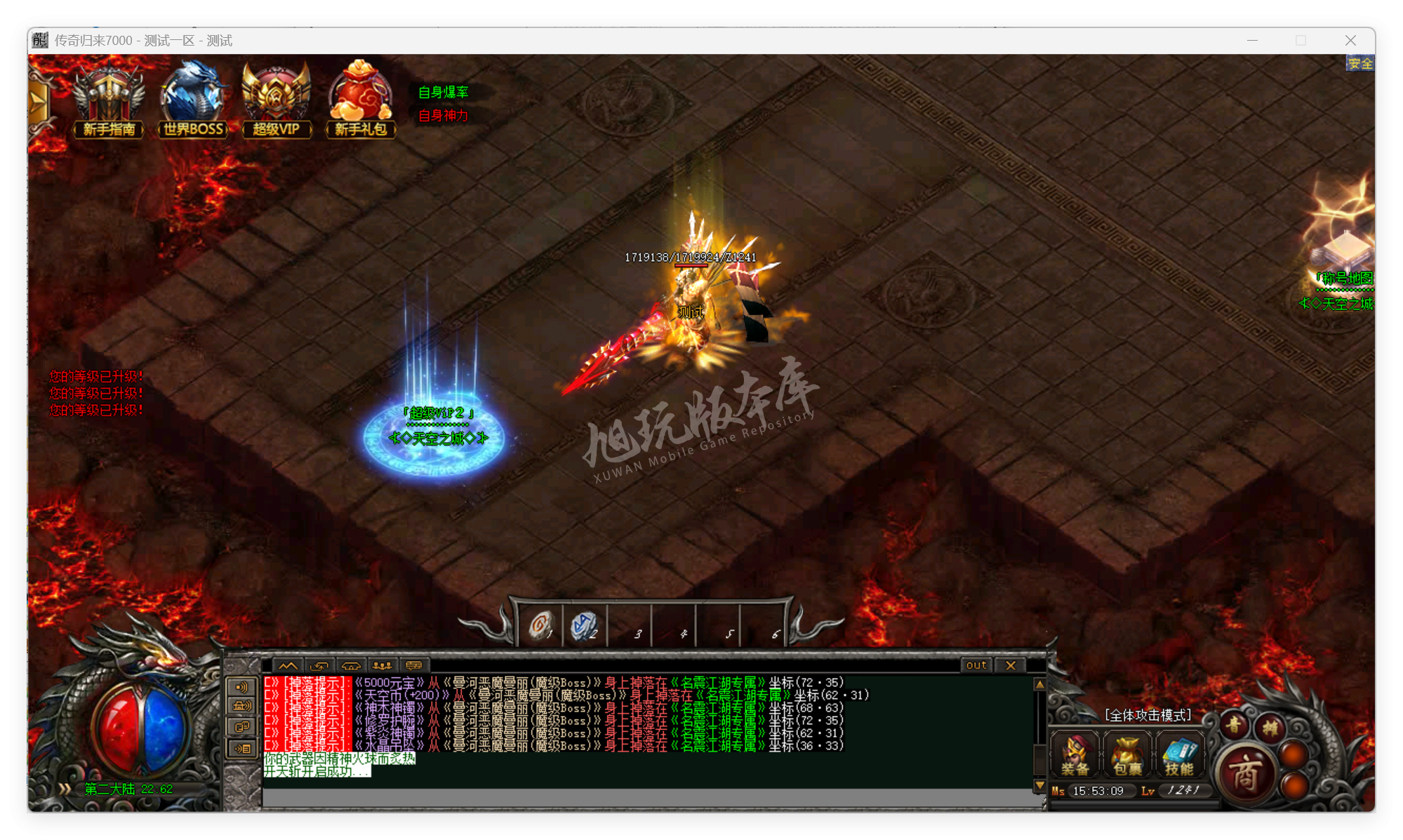Select the friends icon tab above the chat log
Viewport: 1403px width, 840px height.
pyautogui.click(x=383, y=667)
